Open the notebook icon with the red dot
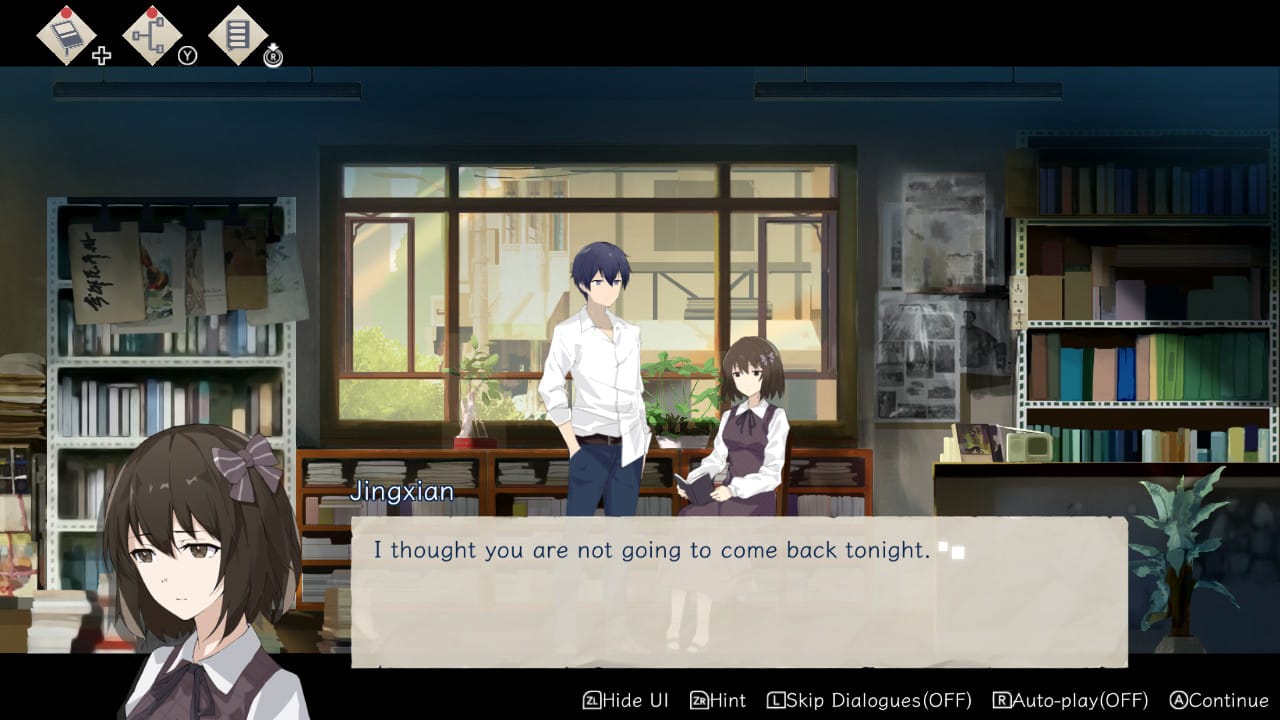 [67, 36]
